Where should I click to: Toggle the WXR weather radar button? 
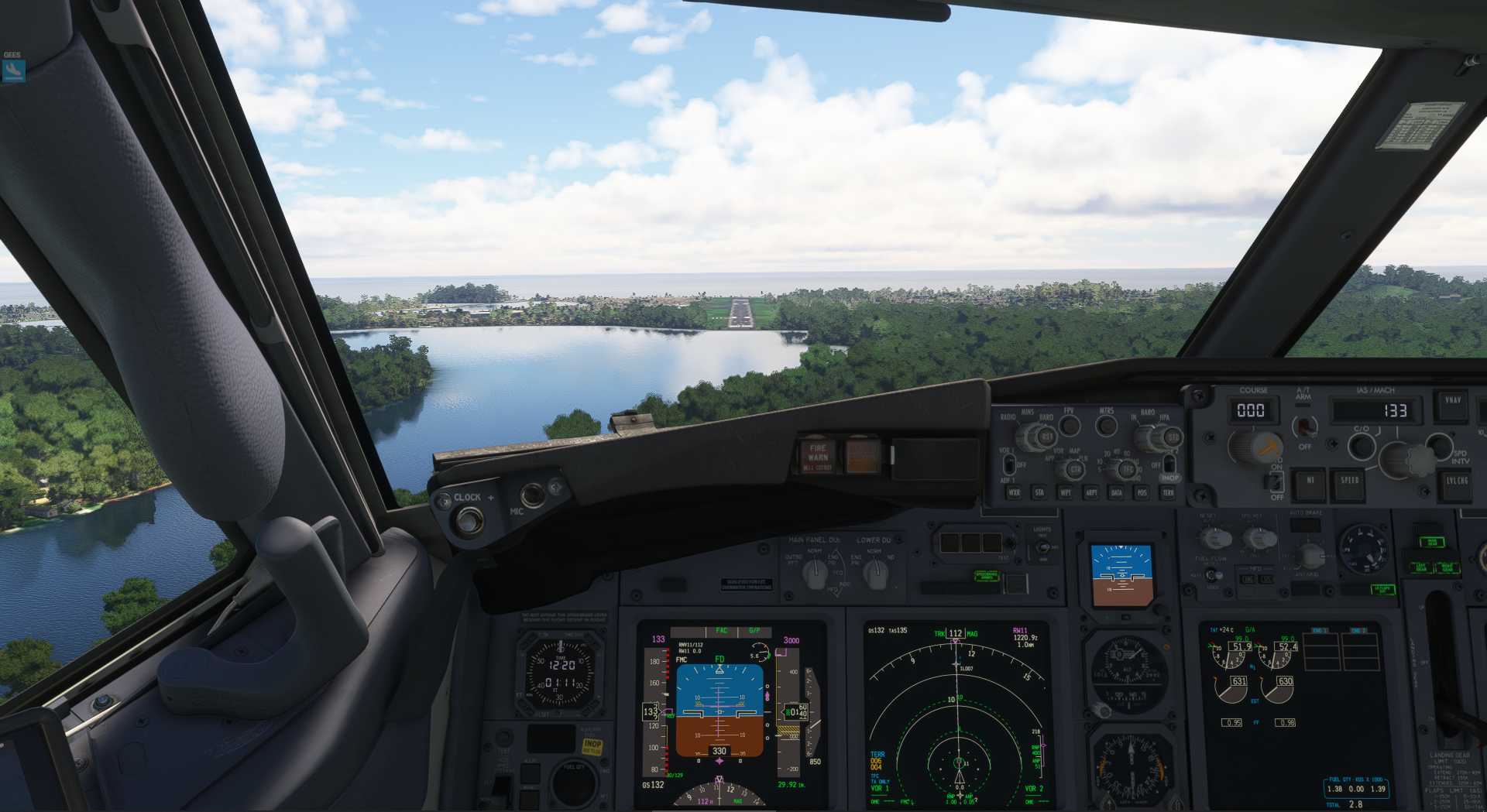[1014, 492]
